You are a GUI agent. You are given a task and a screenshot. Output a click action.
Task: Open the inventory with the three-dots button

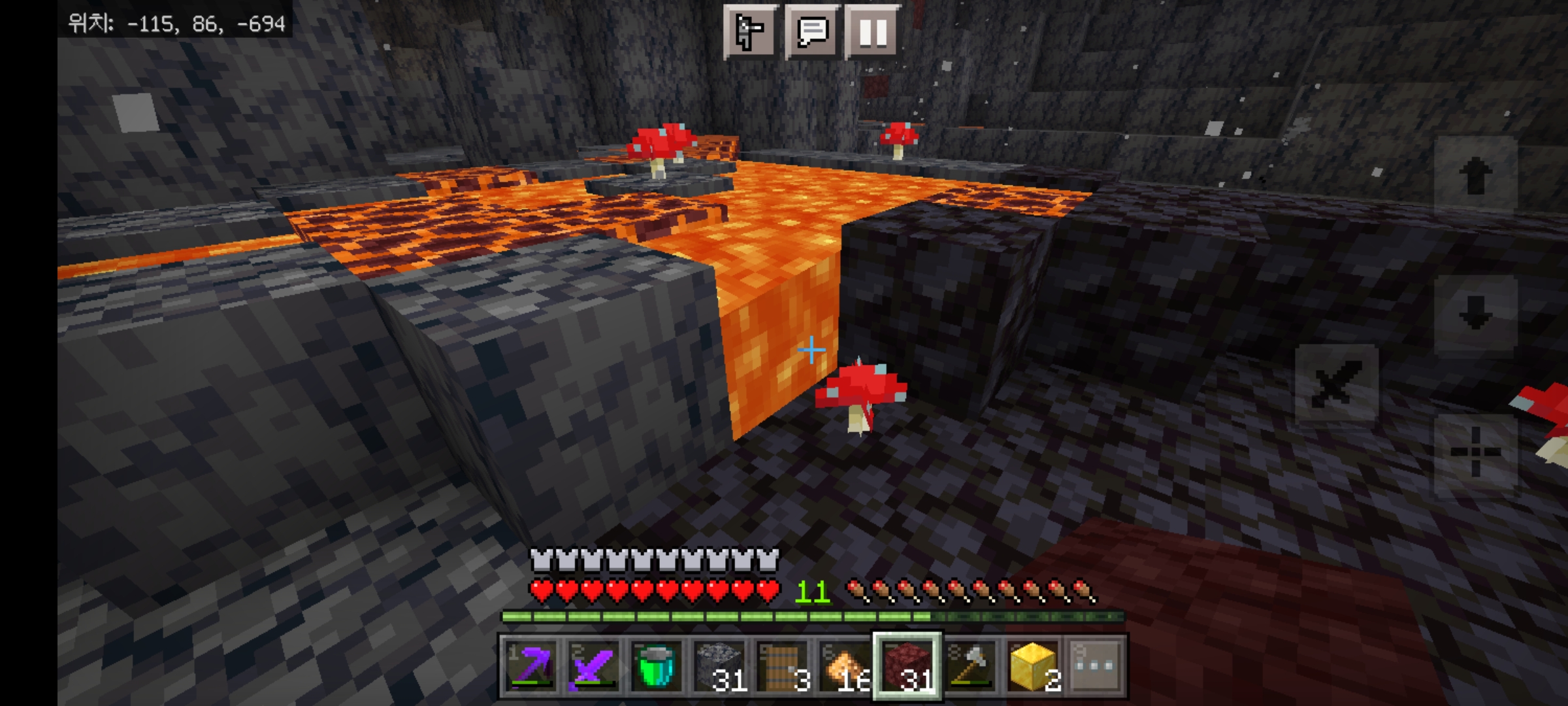pyautogui.click(x=1094, y=666)
